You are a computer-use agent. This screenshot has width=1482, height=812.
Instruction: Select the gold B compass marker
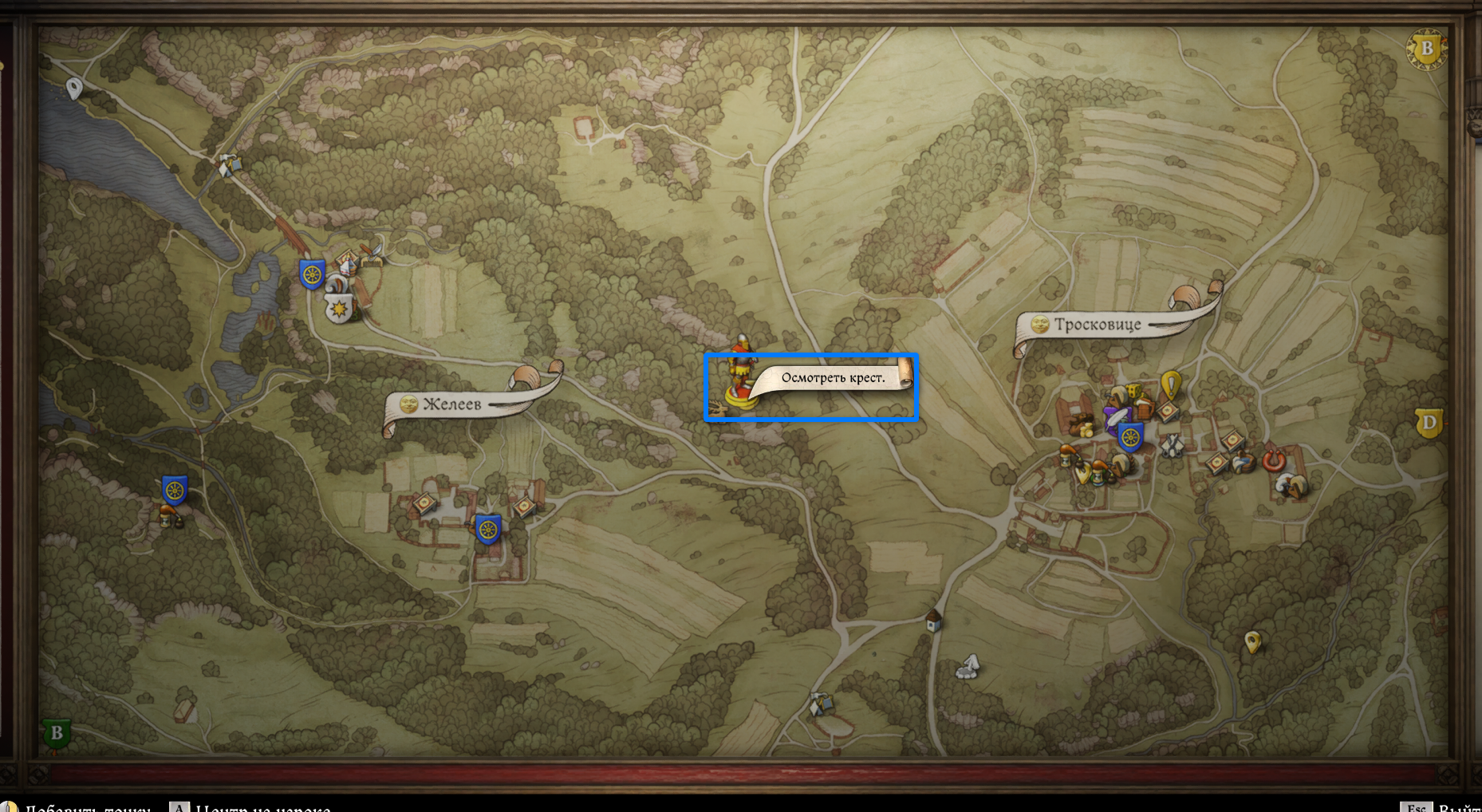point(1426,49)
